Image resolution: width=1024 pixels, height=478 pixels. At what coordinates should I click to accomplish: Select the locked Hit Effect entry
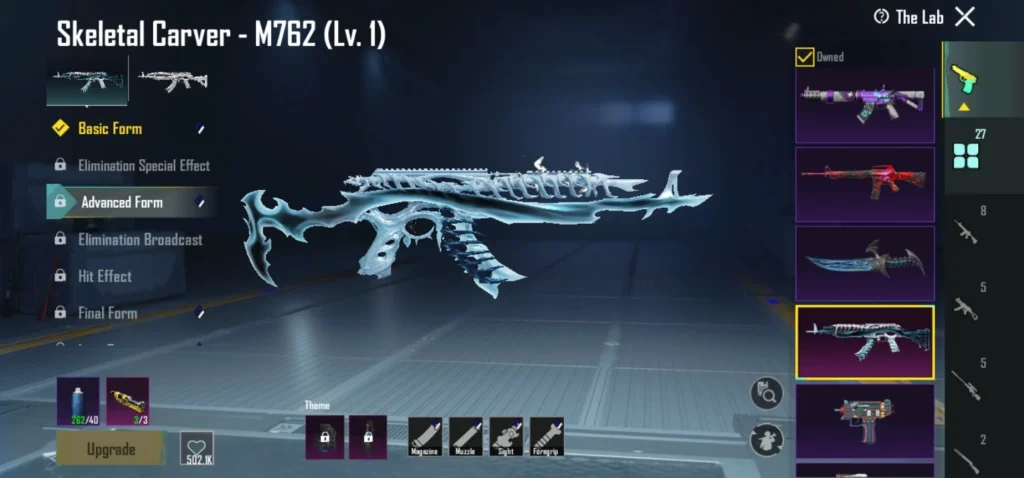(104, 276)
